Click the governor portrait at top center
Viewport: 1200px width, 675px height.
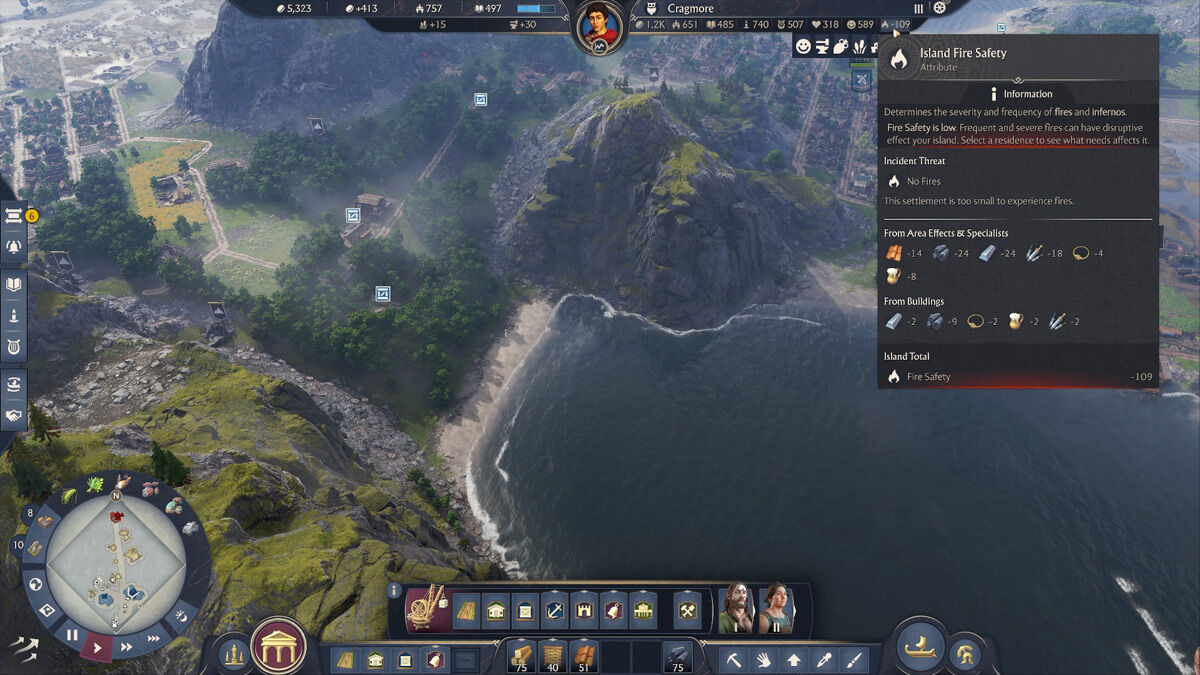pos(598,27)
